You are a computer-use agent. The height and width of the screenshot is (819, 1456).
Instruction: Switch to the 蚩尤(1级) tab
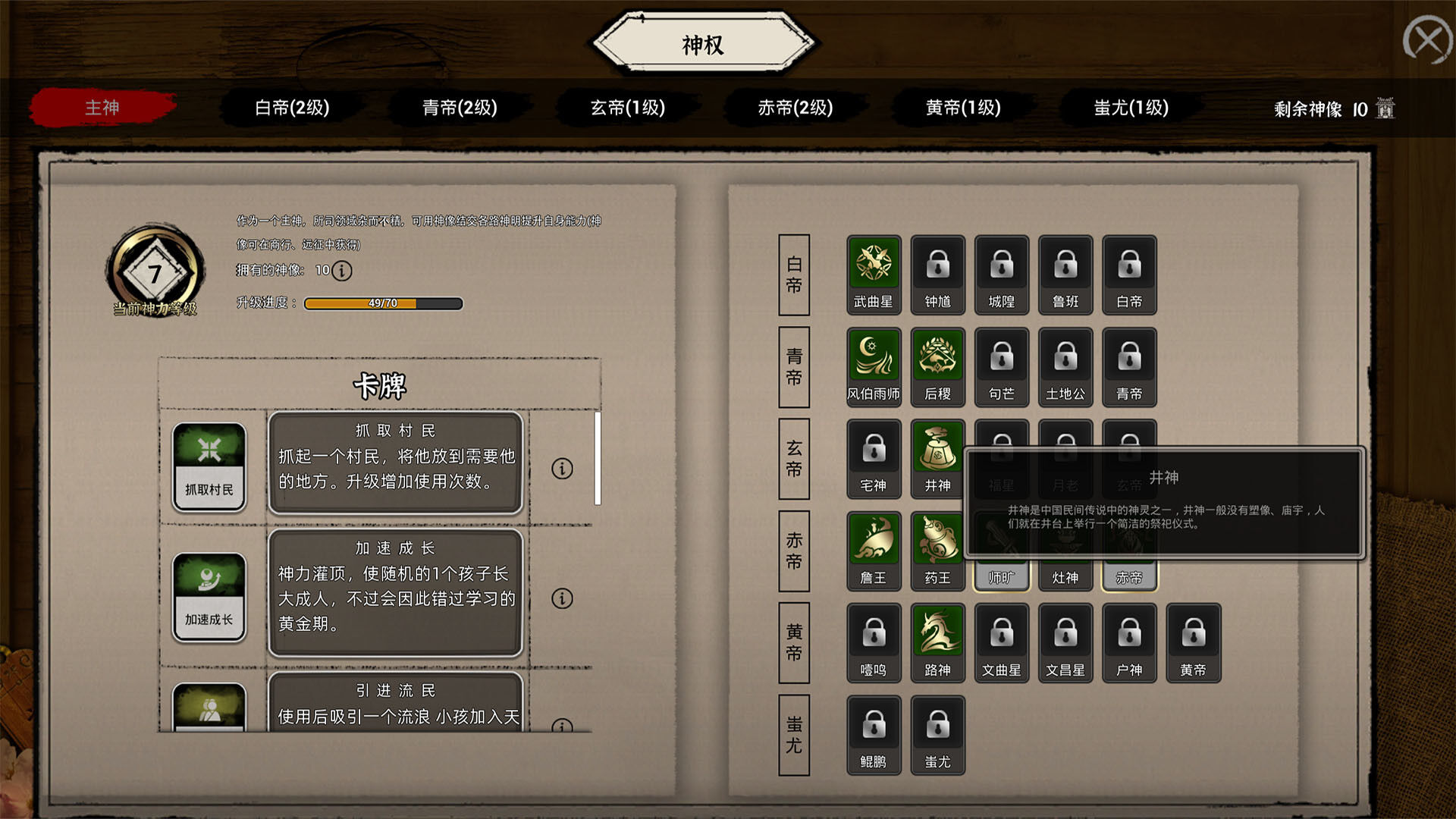point(1129,108)
